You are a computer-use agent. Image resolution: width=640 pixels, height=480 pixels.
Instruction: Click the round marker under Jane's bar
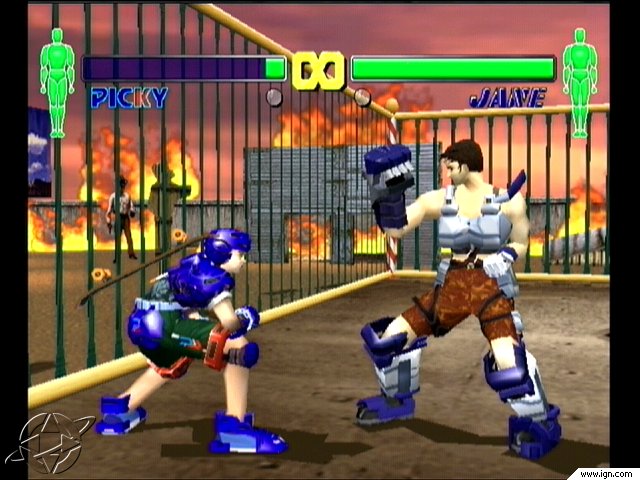coord(362,97)
